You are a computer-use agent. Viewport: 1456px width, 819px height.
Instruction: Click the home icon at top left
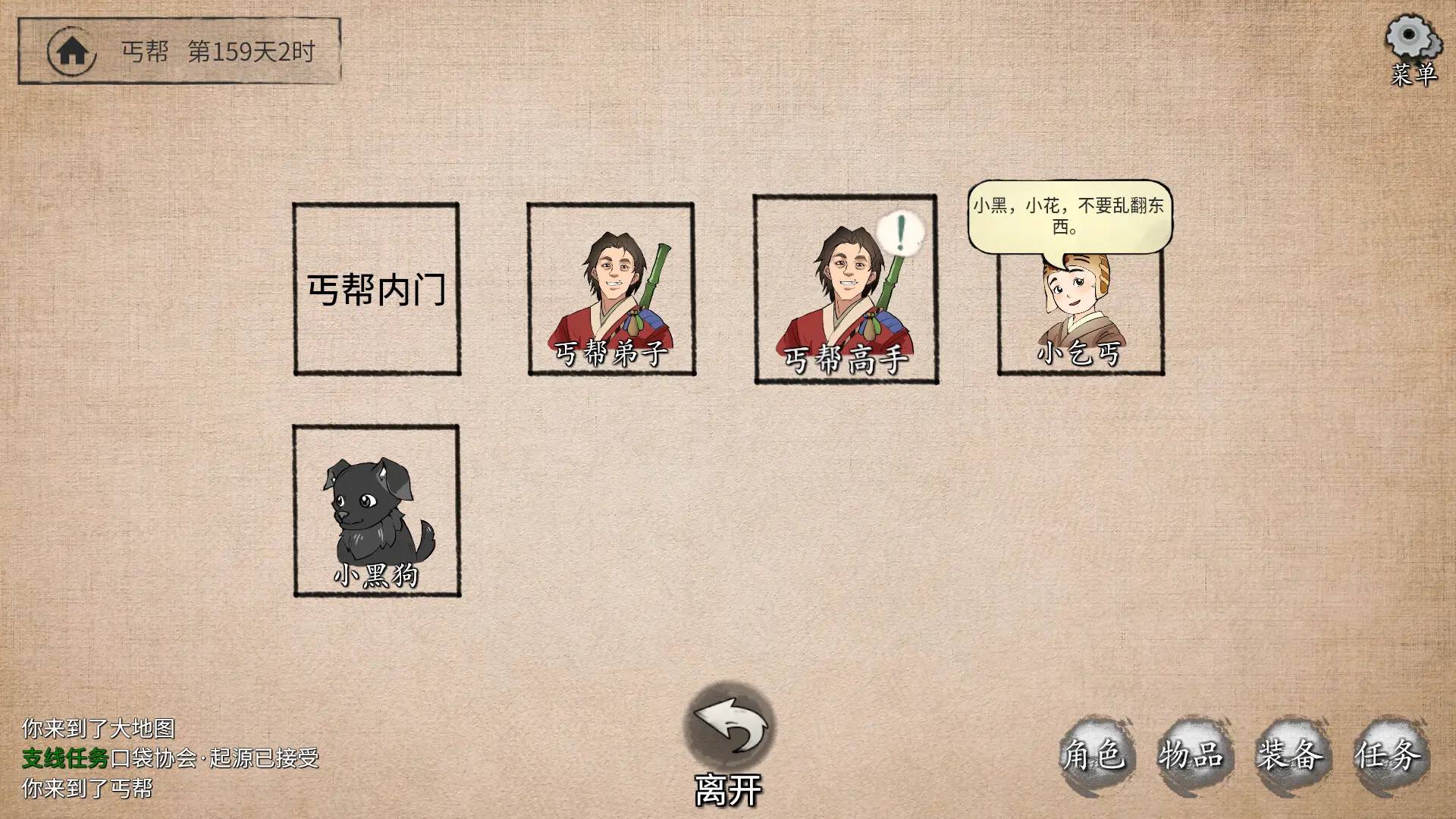72,50
